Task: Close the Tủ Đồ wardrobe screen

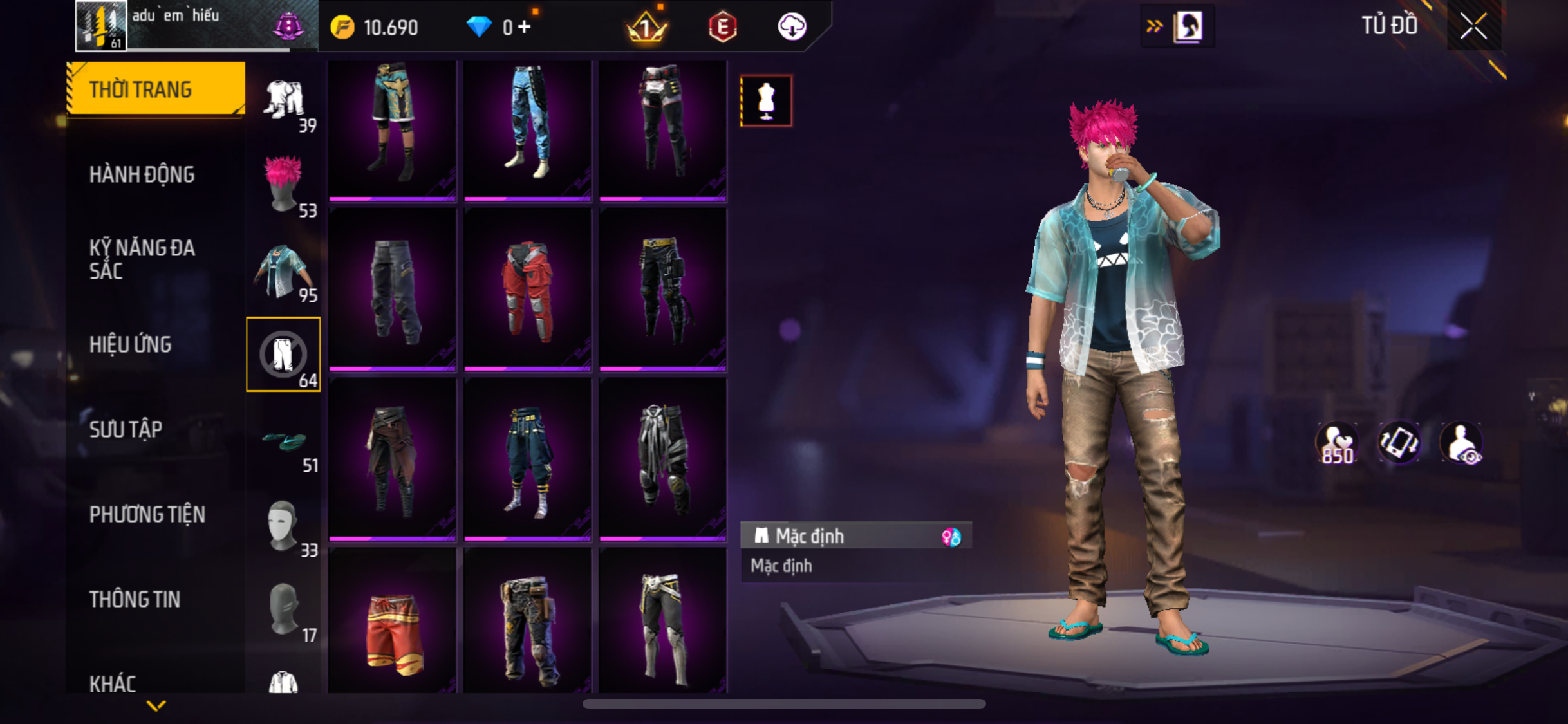Action: [x=1473, y=27]
